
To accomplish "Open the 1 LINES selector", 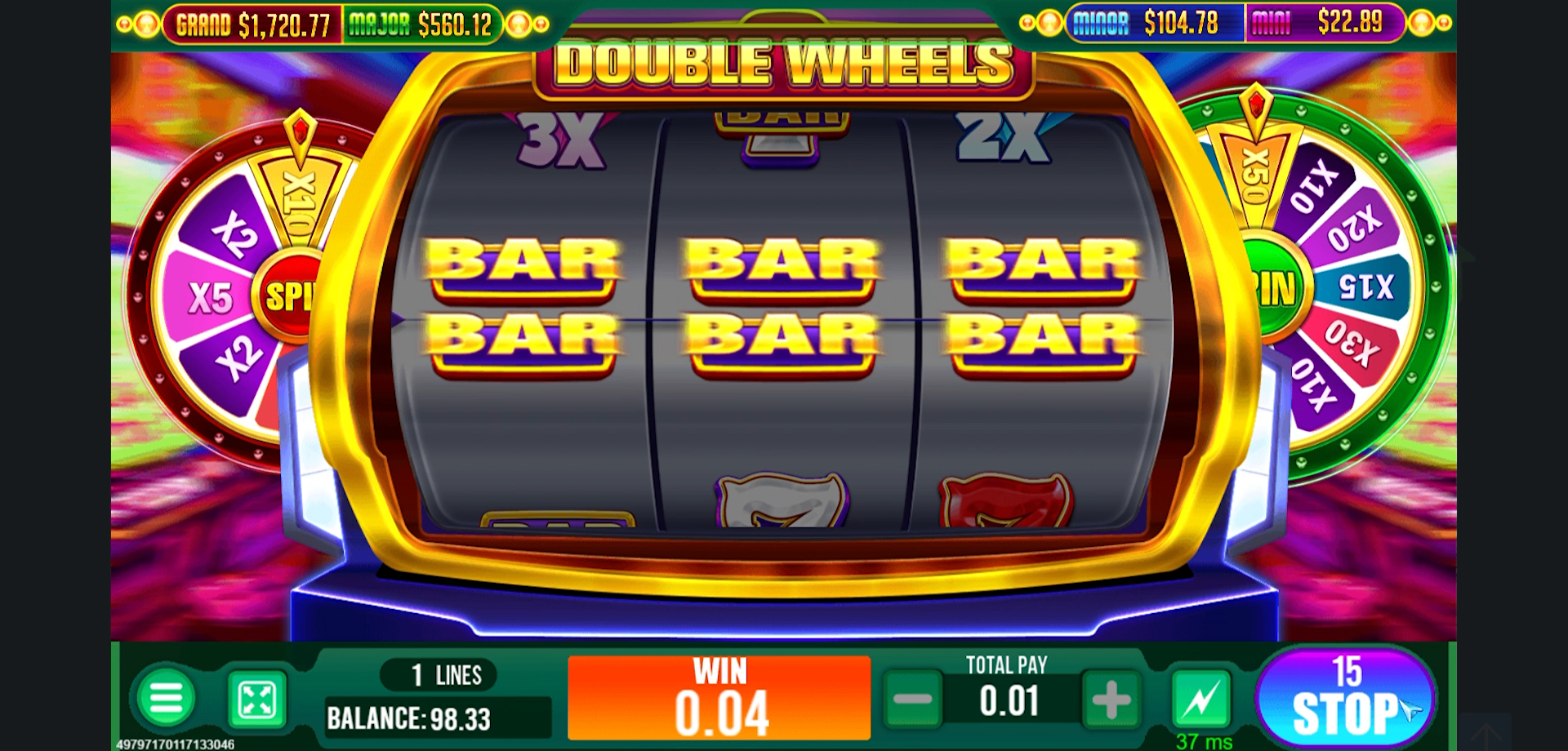I will point(438,673).
